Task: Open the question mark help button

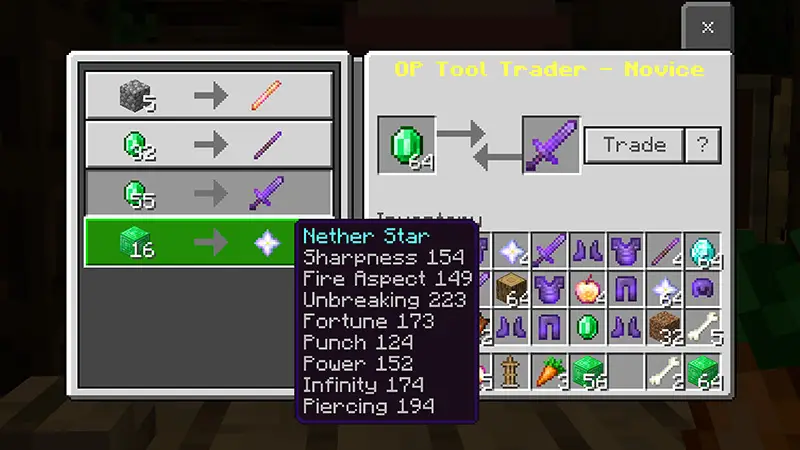Action: click(702, 145)
